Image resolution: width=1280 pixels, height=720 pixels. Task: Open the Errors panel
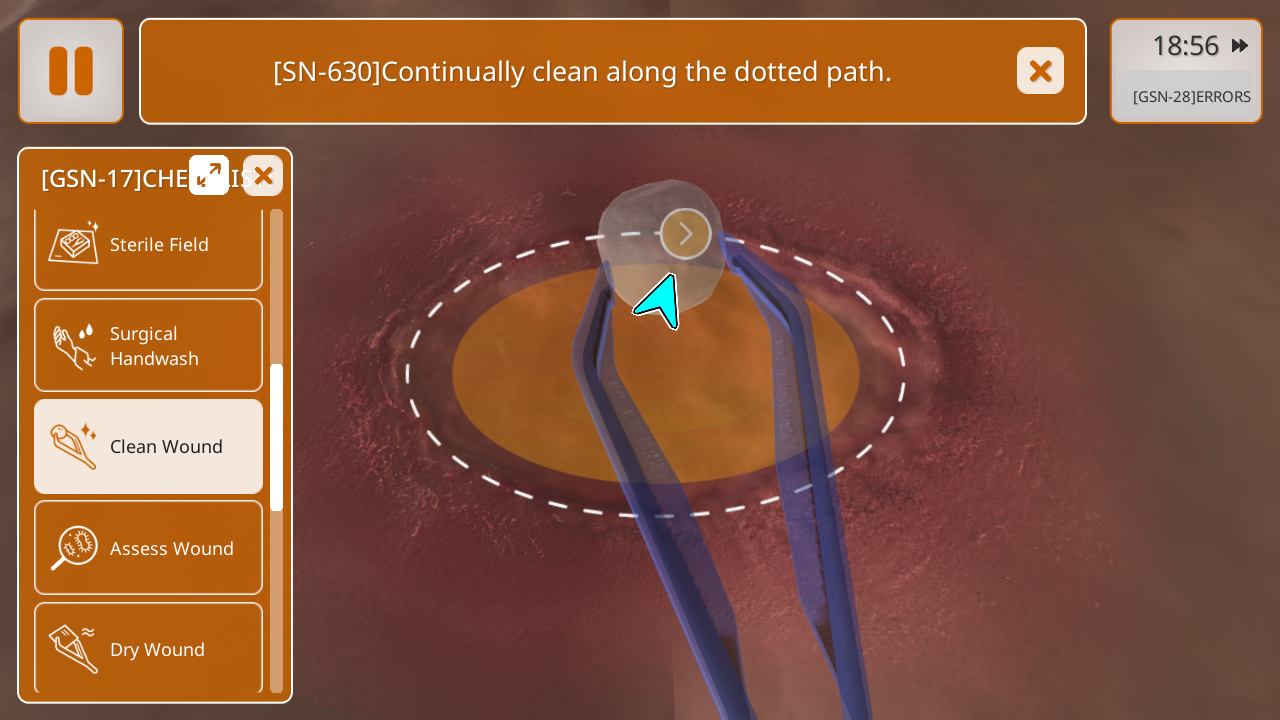(1190, 97)
